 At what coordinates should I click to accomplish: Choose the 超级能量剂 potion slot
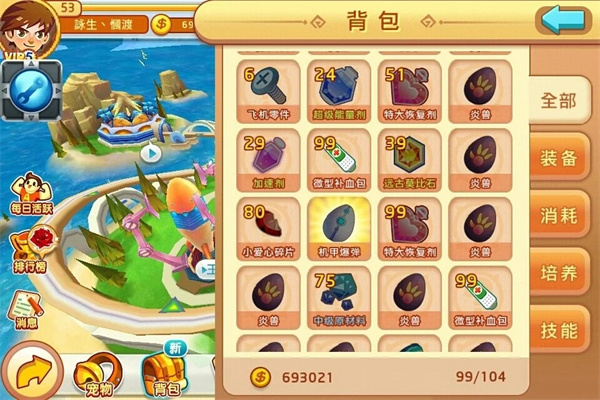tap(339, 91)
